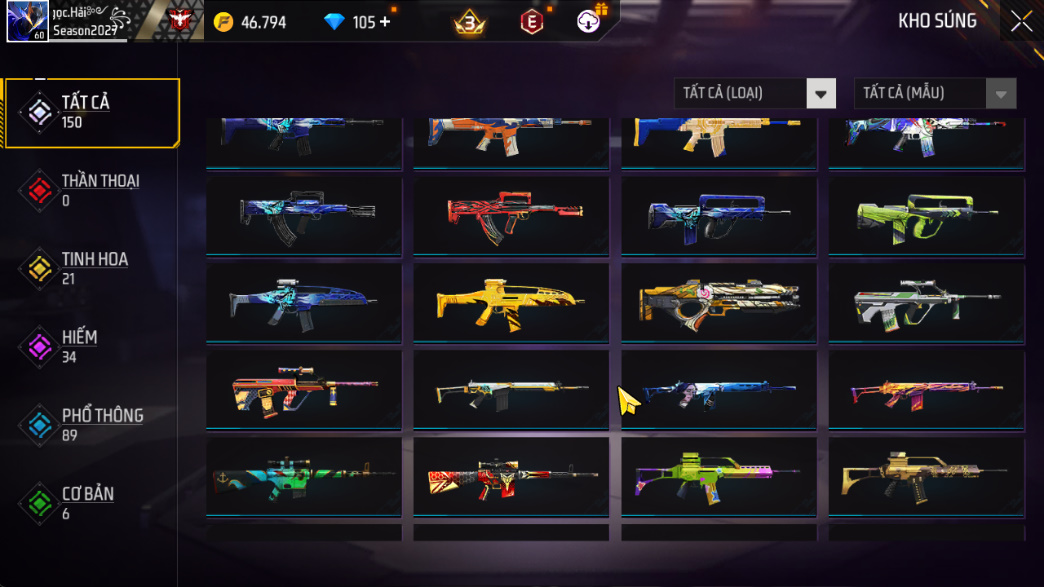Viewport: 1044px width, 587px height.
Task: Choose the red AK-style rifle skin
Action: (510, 215)
